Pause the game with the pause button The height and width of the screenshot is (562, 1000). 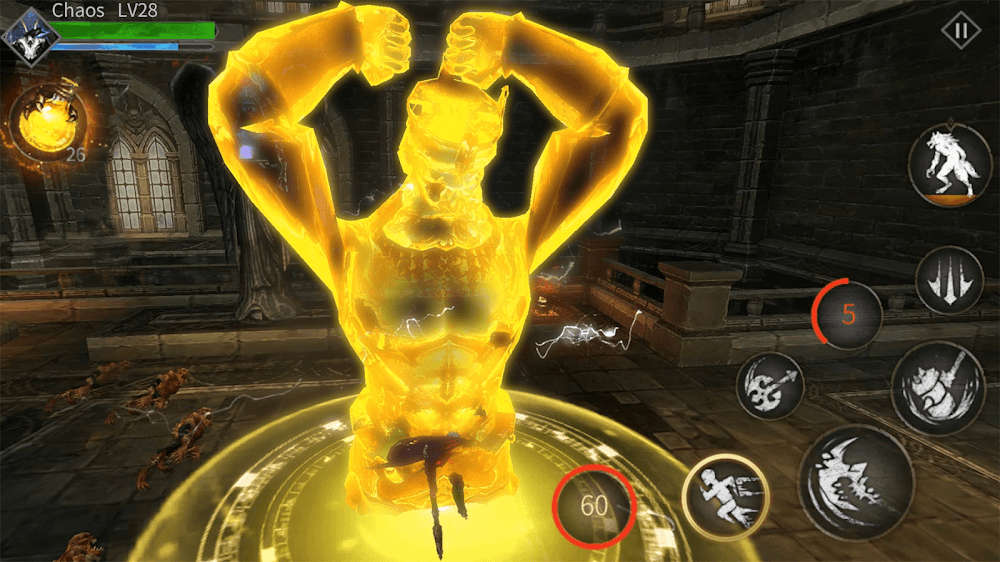point(961,31)
